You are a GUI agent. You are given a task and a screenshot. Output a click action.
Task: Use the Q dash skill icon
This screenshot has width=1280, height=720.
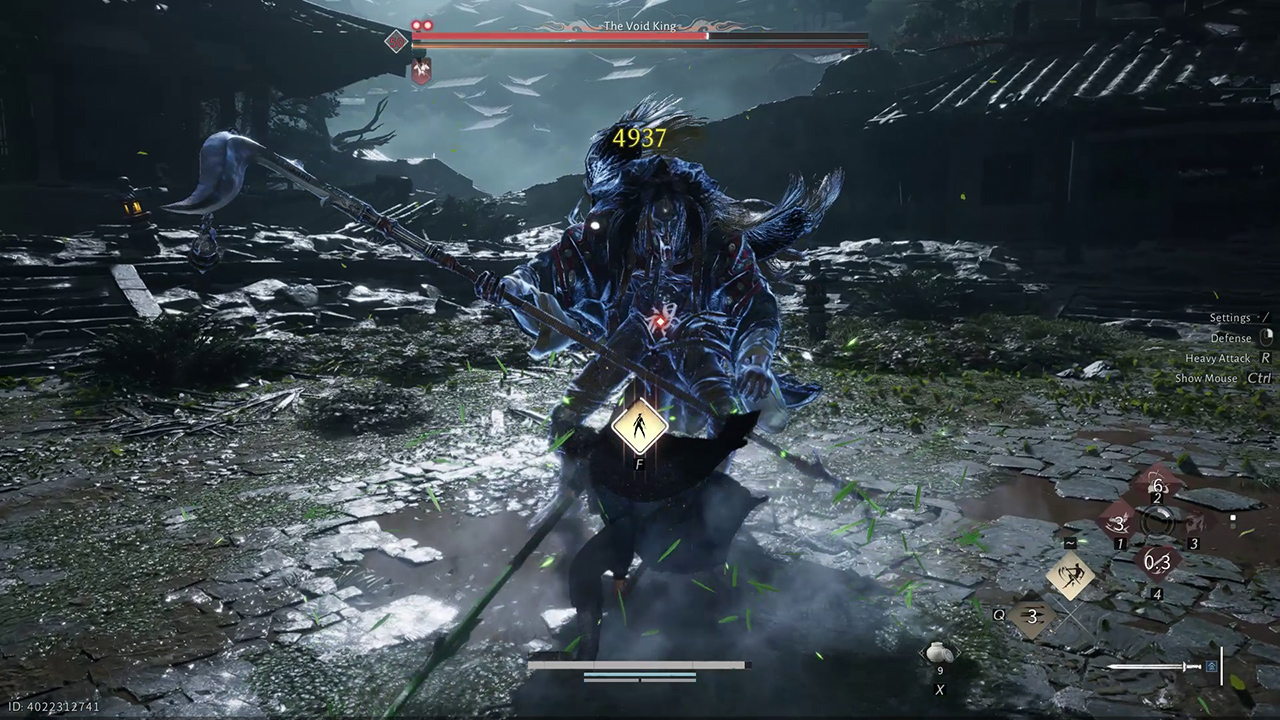point(1033,617)
